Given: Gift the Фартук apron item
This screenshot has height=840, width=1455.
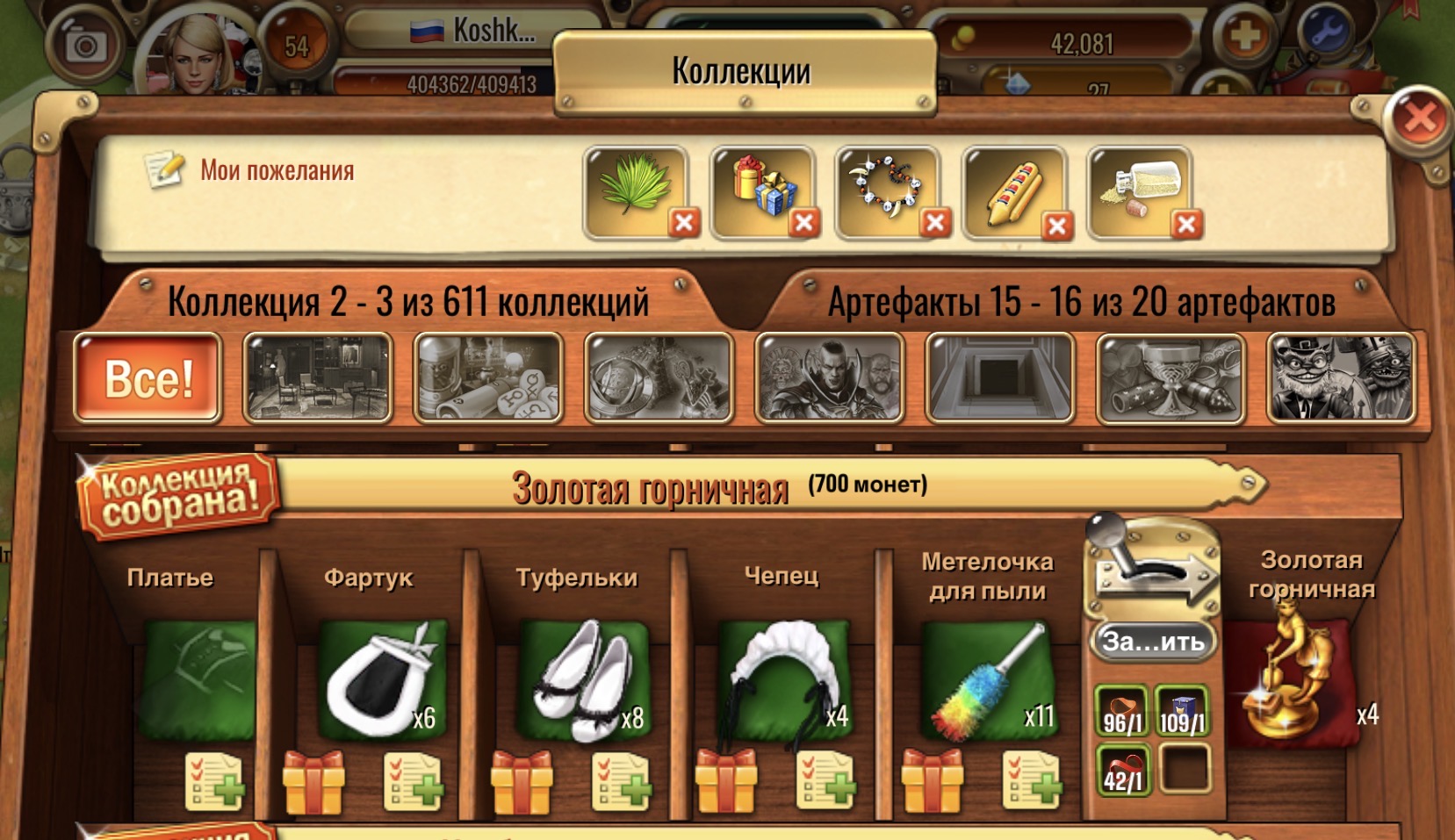Looking at the screenshot, I should (x=313, y=780).
